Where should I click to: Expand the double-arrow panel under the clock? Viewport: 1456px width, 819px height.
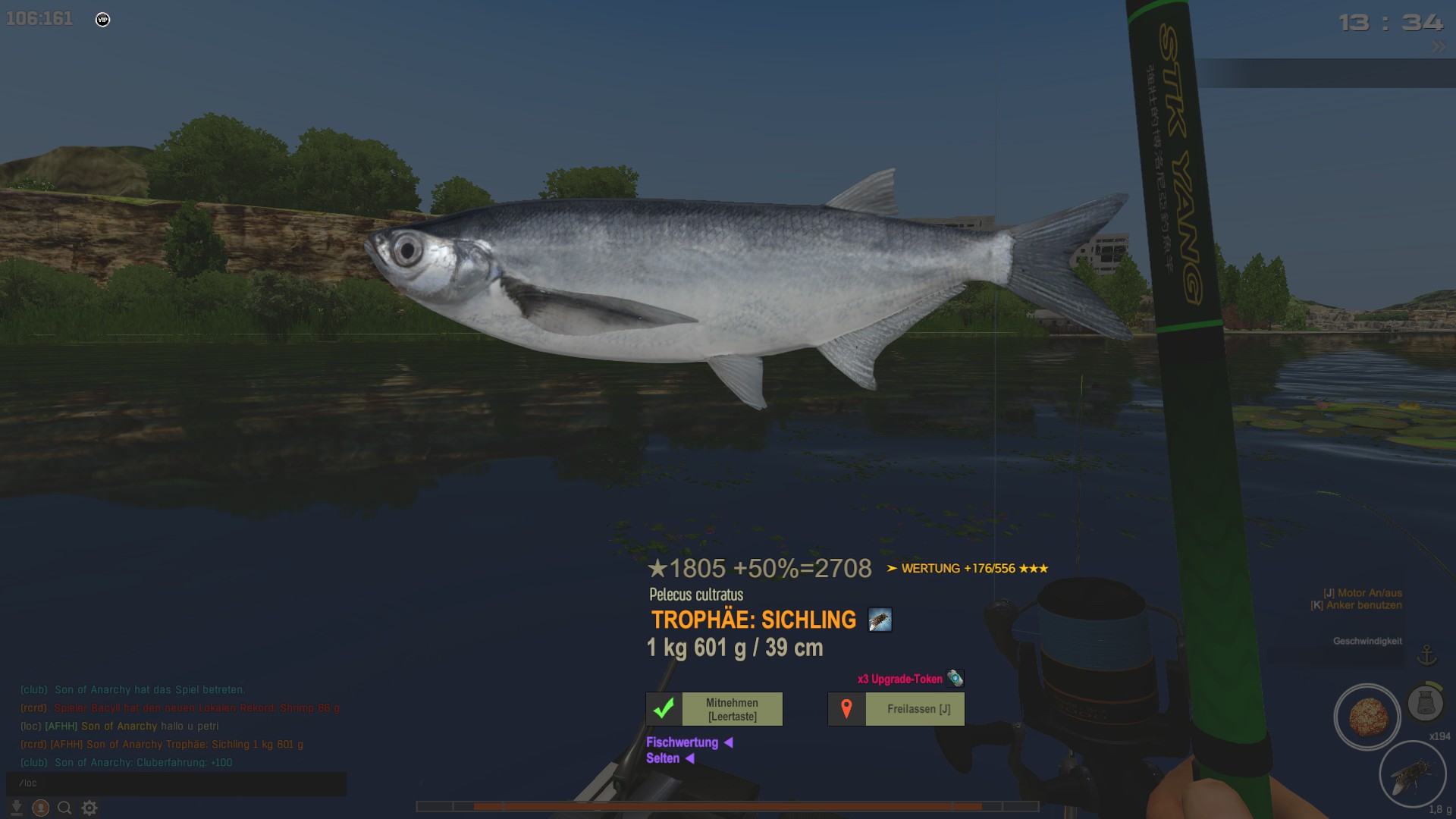tap(1438, 46)
